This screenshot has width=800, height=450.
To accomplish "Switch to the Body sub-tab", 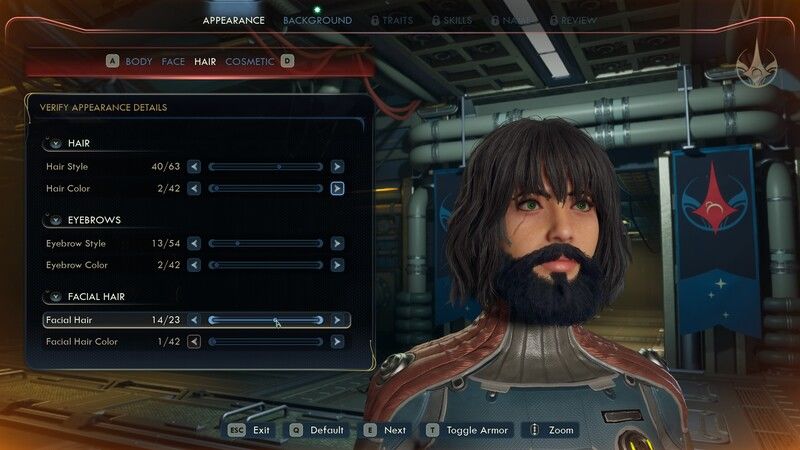I will click(x=138, y=61).
